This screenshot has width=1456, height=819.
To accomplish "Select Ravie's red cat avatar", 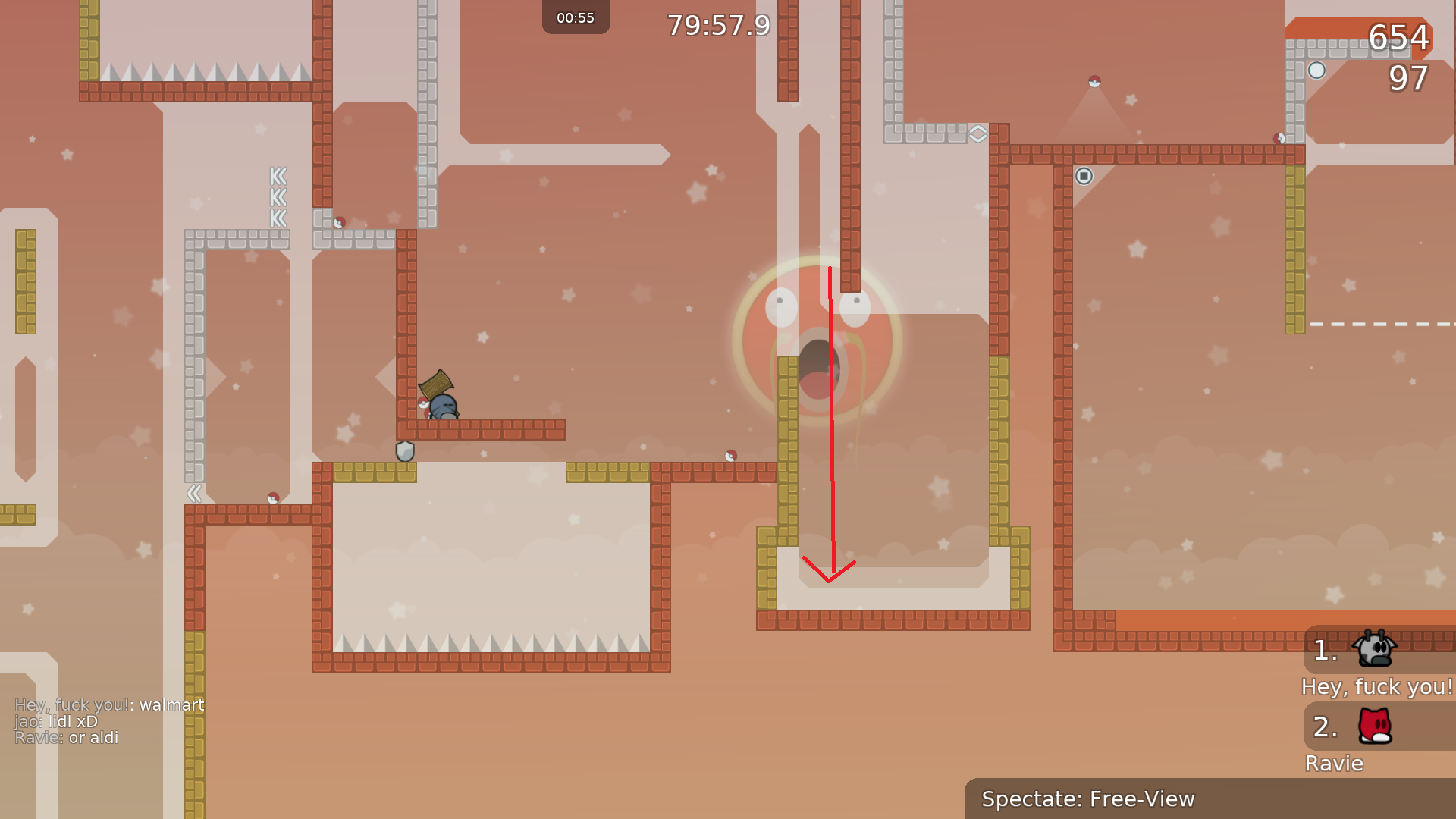I will (x=1376, y=726).
